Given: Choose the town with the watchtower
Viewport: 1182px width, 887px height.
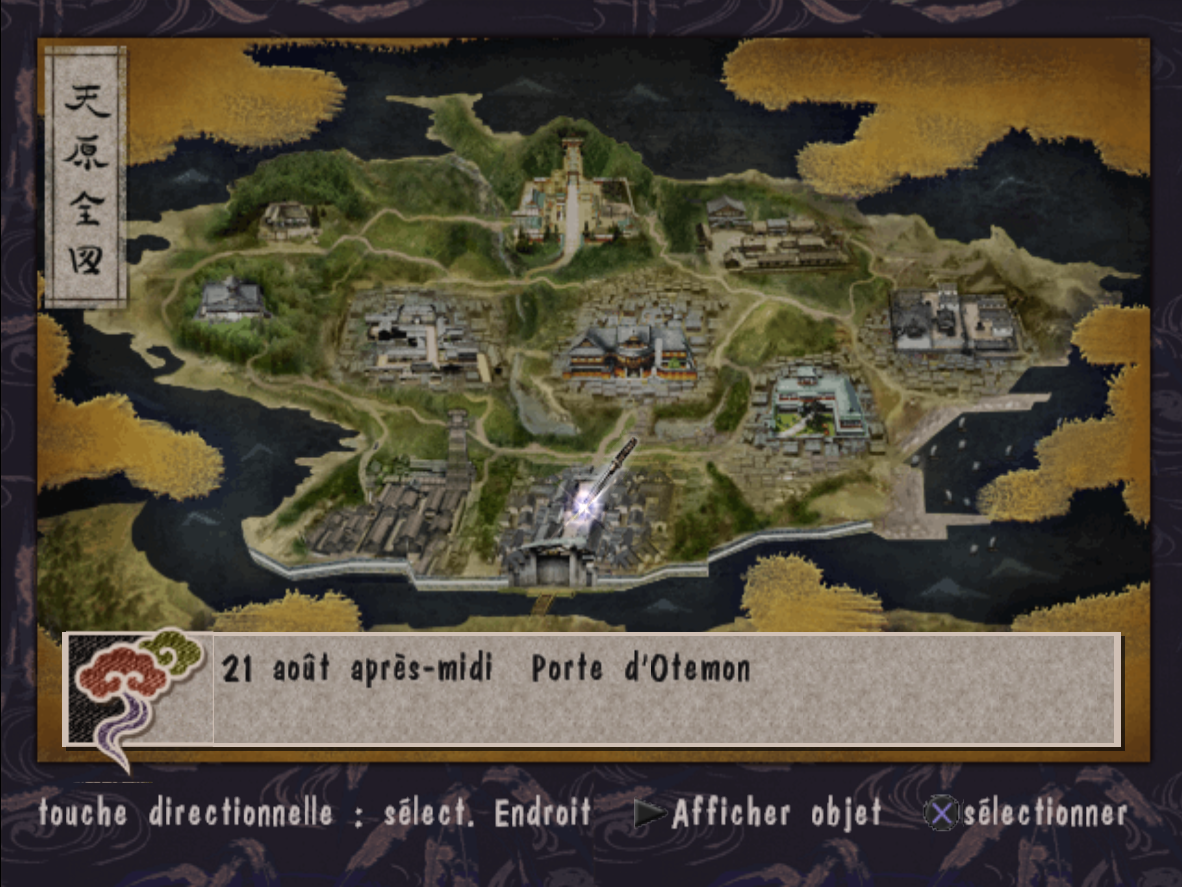Looking at the screenshot, I should [420, 500].
